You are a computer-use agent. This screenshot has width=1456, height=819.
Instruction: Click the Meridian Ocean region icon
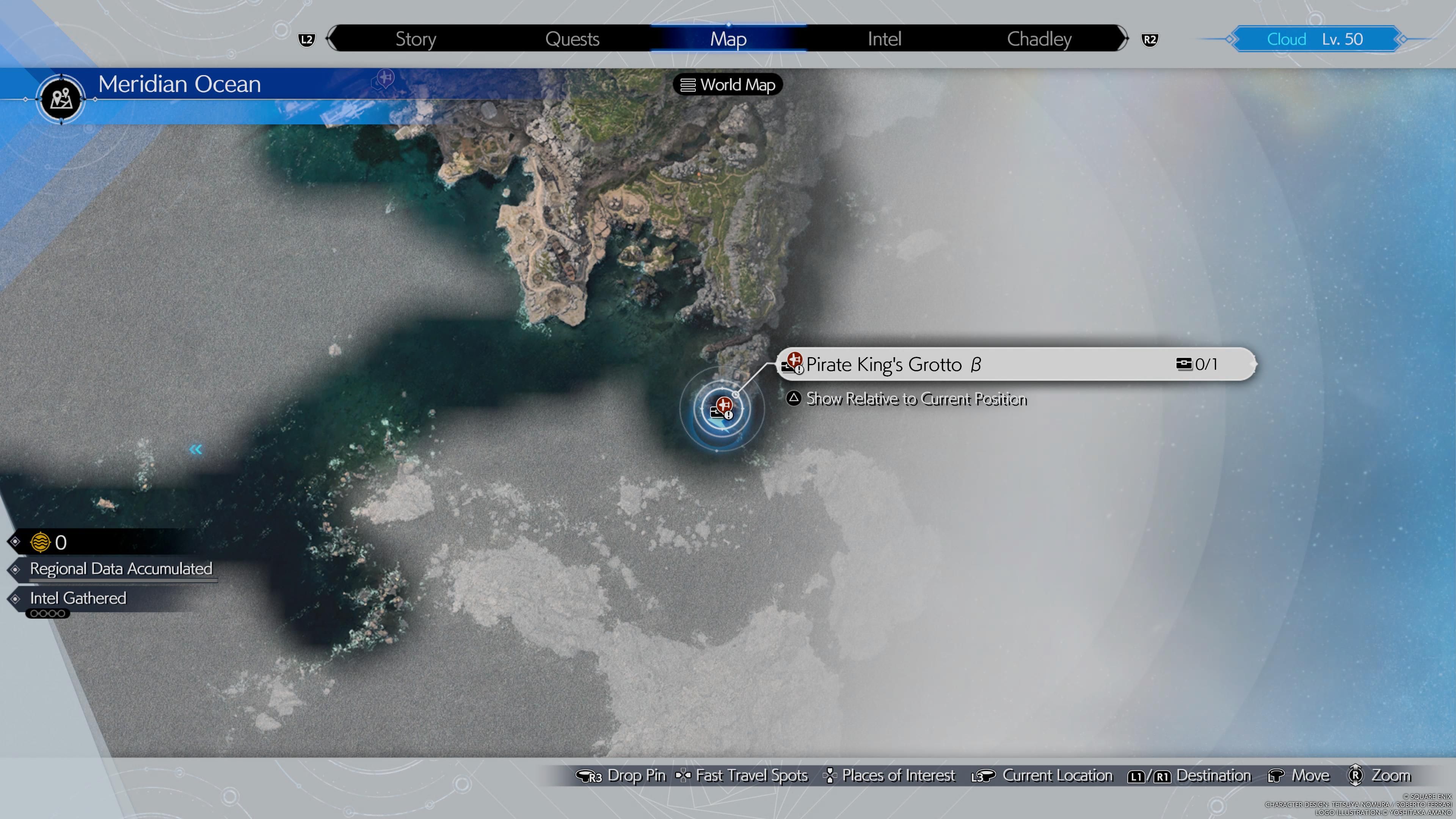(61, 99)
